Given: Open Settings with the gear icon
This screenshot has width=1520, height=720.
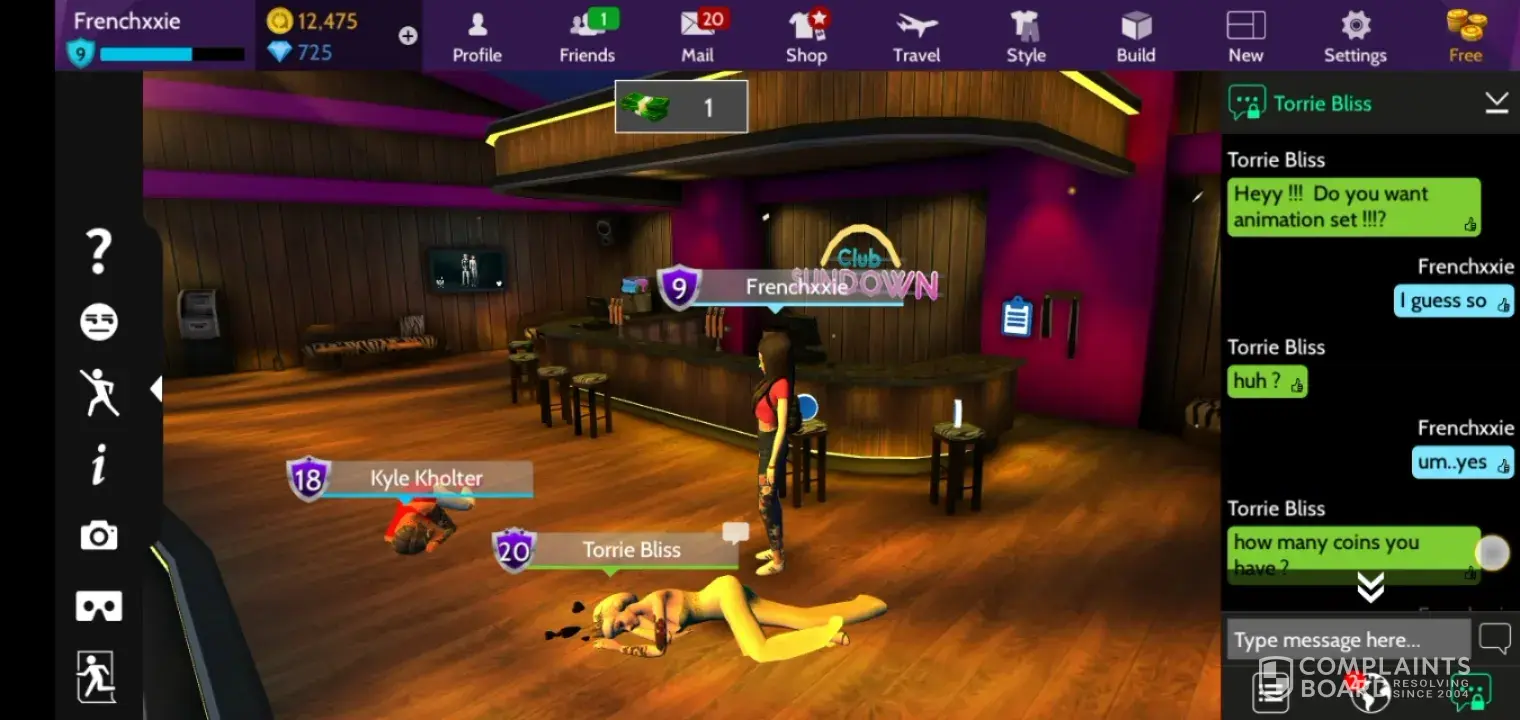Looking at the screenshot, I should [1355, 36].
